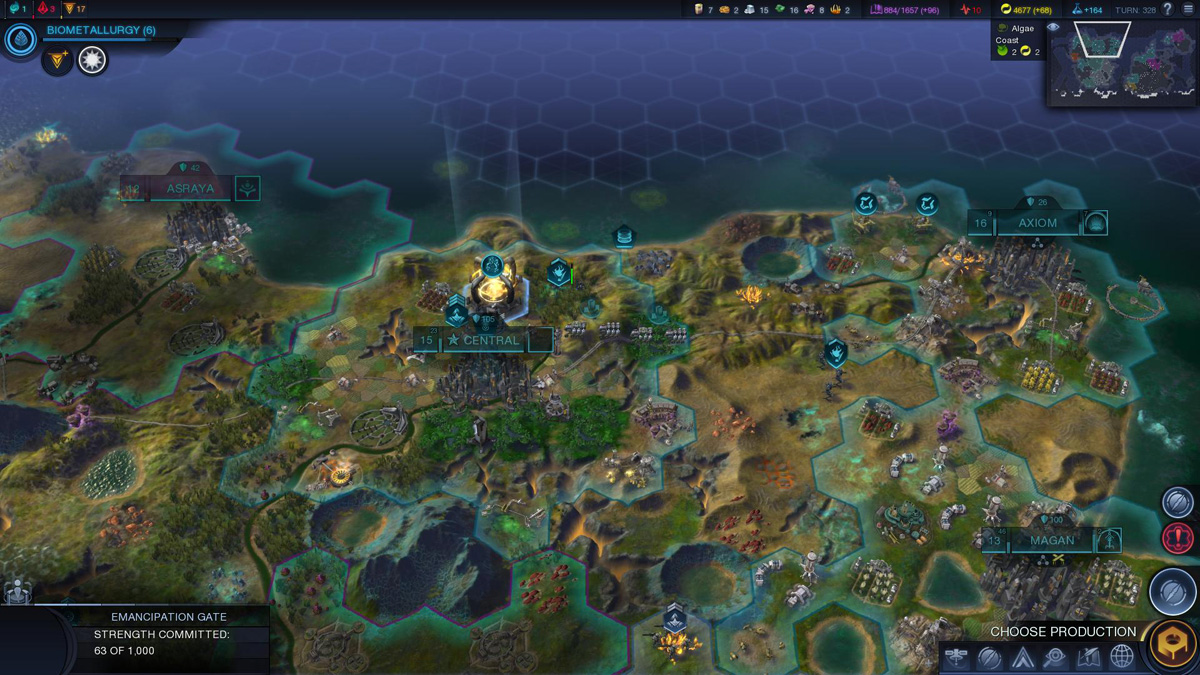Select the Asraya city banner

pyautogui.click(x=189, y=188)
